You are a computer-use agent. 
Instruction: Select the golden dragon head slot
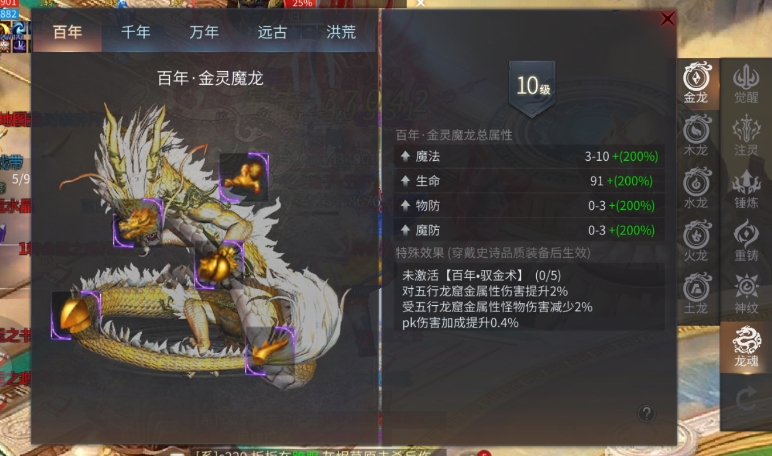[139, 222]
